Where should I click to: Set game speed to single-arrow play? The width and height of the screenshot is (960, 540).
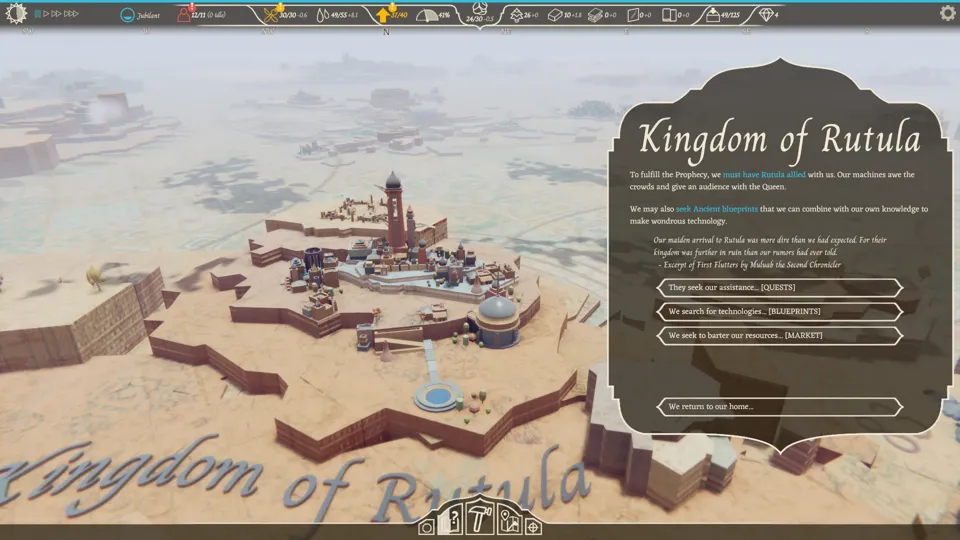tap(47, 14)
